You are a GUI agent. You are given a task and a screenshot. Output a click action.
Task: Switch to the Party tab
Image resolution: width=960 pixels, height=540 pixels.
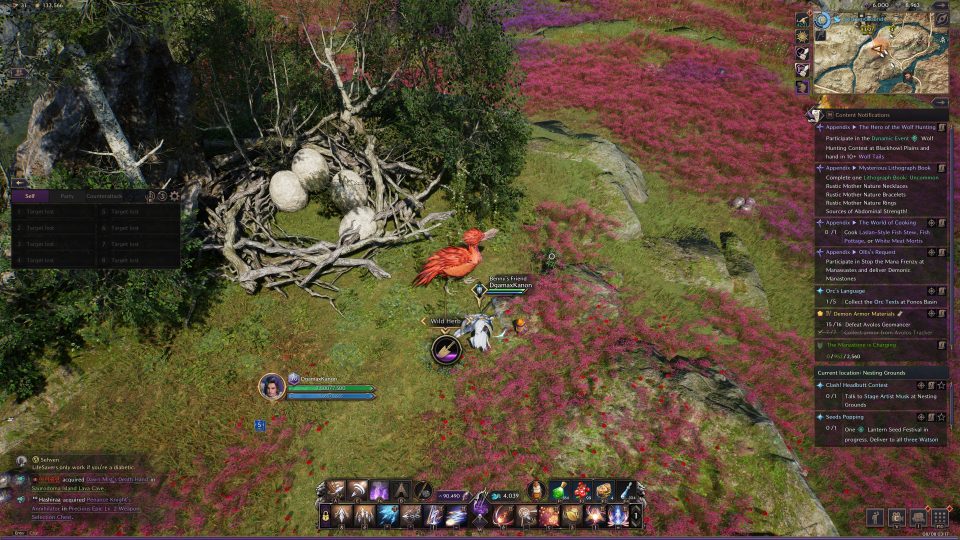(x=67, y=197)
